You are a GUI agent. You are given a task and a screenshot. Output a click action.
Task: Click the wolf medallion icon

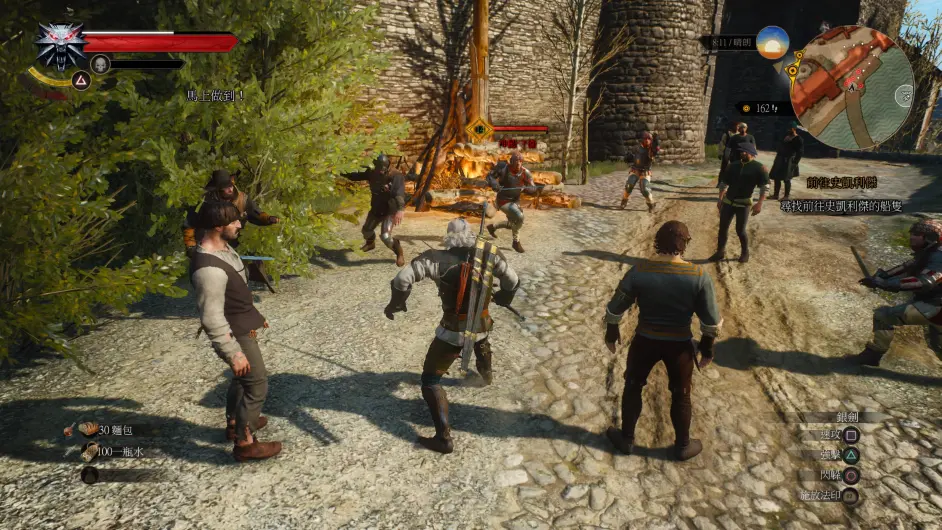60,44
